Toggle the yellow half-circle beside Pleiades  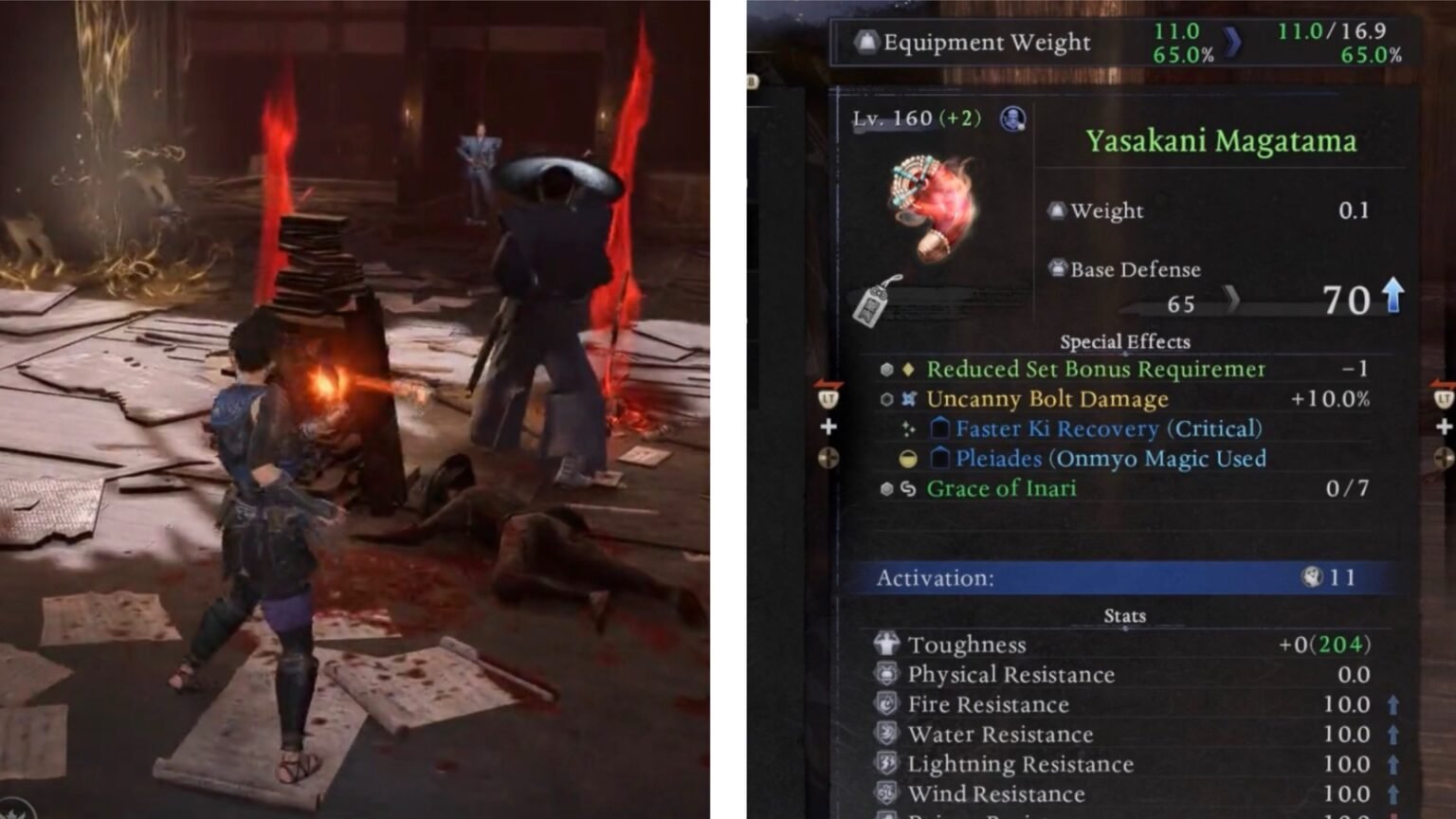click(x=907, y=460)
